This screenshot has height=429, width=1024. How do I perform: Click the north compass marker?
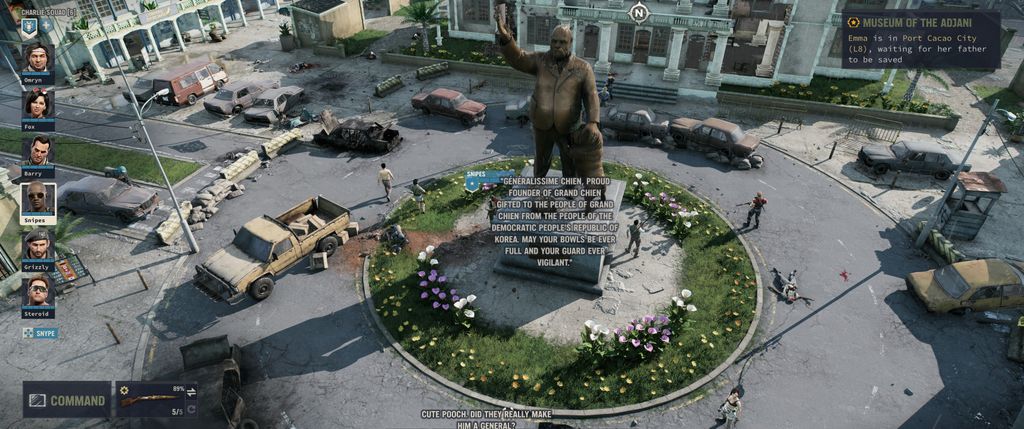click(x=638, y=13)
